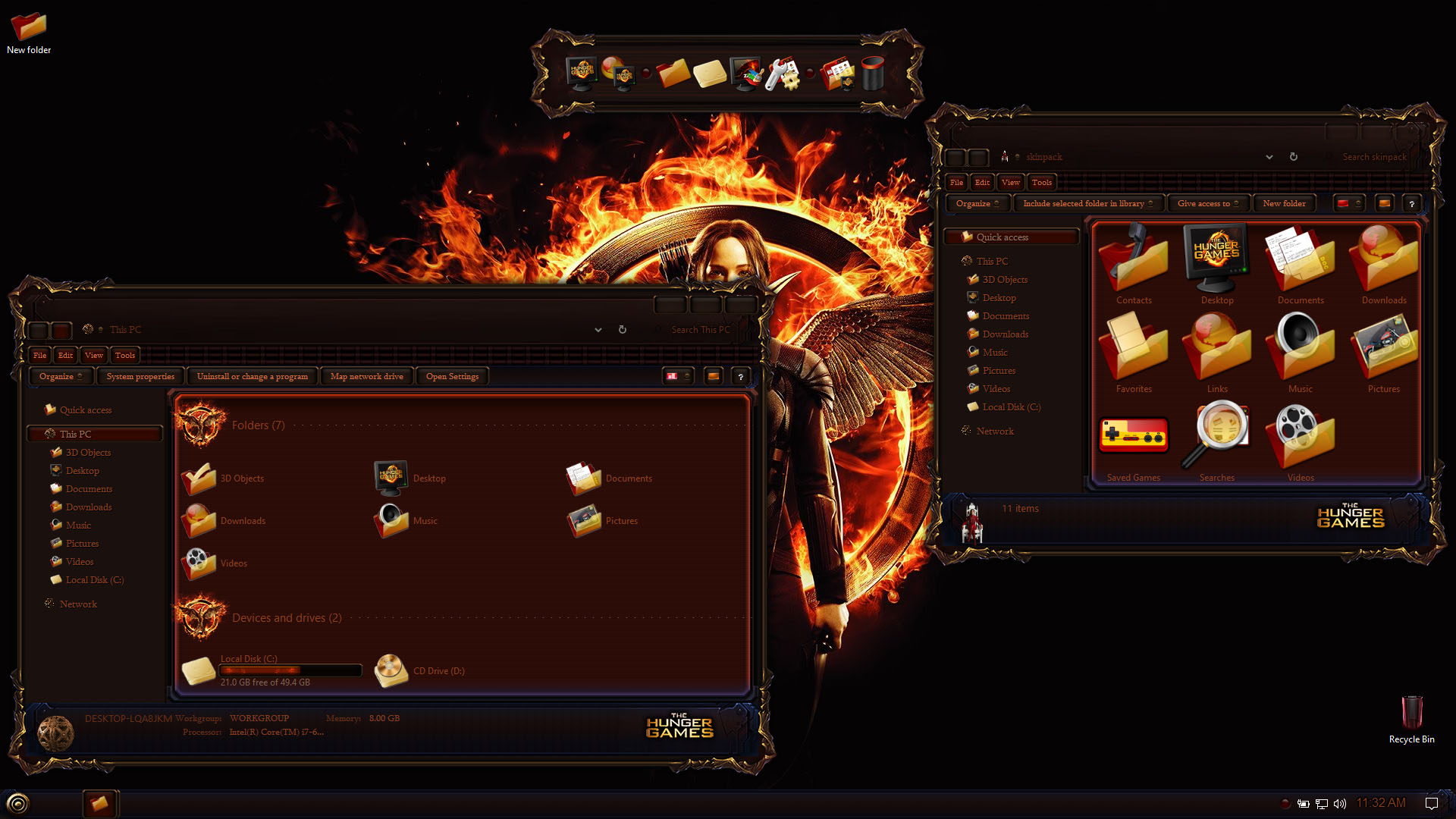Screen dimensions: 1456x819
Task: Open the wrench and gears dock icon
Action: (x=782, y=74)
